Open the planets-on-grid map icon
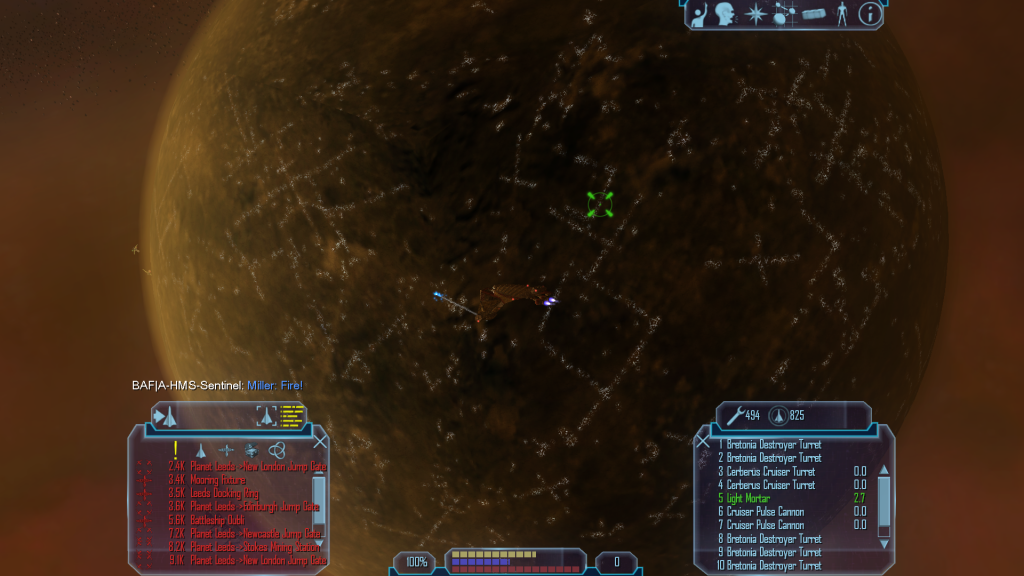 tap(785, 14)
